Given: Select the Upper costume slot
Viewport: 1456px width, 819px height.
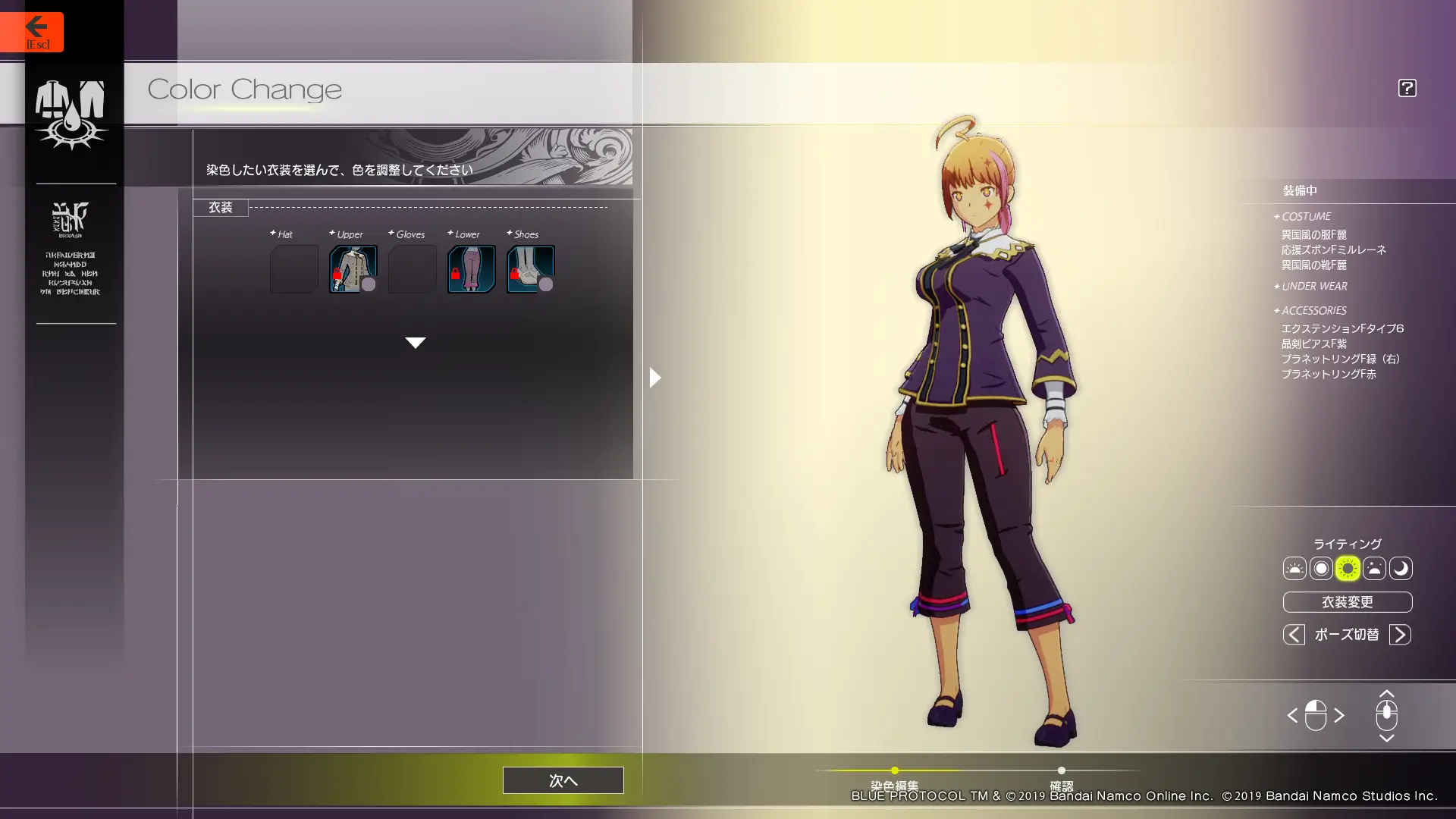Looking at the screenshot, I should click(353, 268).
